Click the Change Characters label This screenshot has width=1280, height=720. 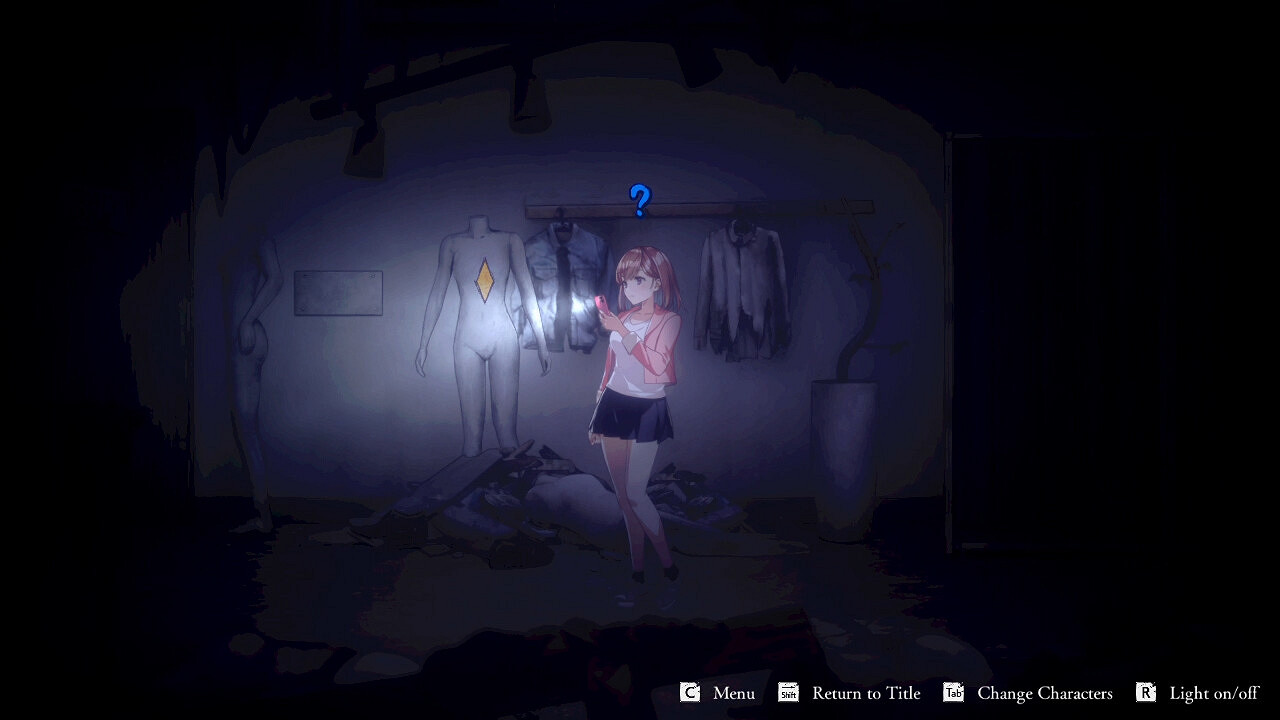[1046, 692]
